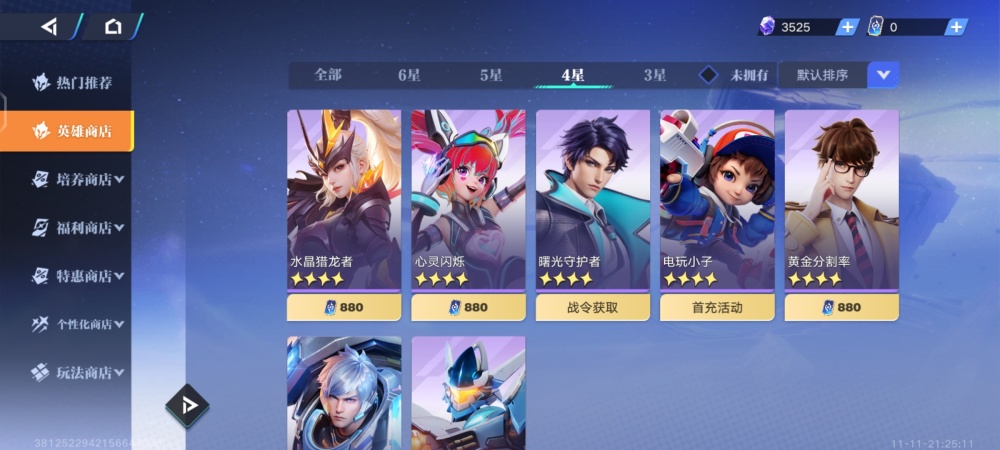Add more purple gem currency
Viewport: 1000px width, 450px height.
[847, 27]
